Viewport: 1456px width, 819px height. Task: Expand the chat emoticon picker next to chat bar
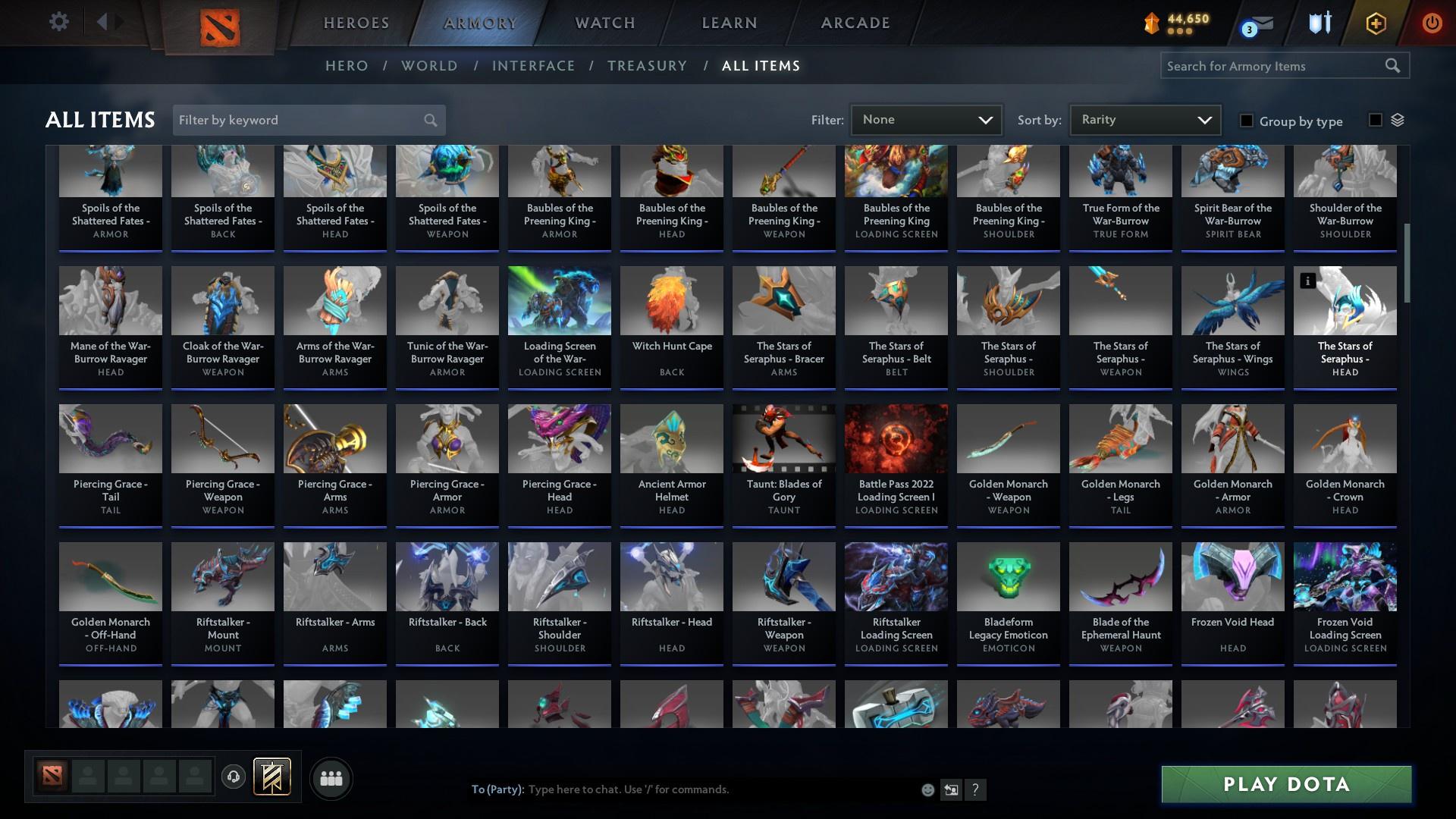(927, 789)
